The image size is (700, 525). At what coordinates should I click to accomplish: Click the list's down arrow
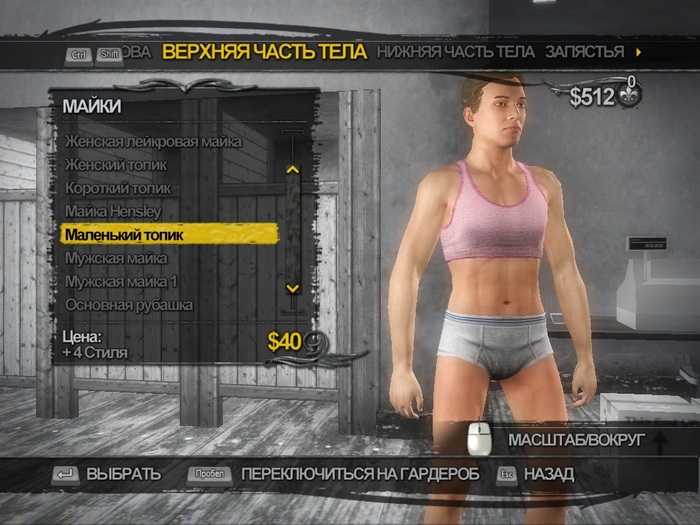292,288
